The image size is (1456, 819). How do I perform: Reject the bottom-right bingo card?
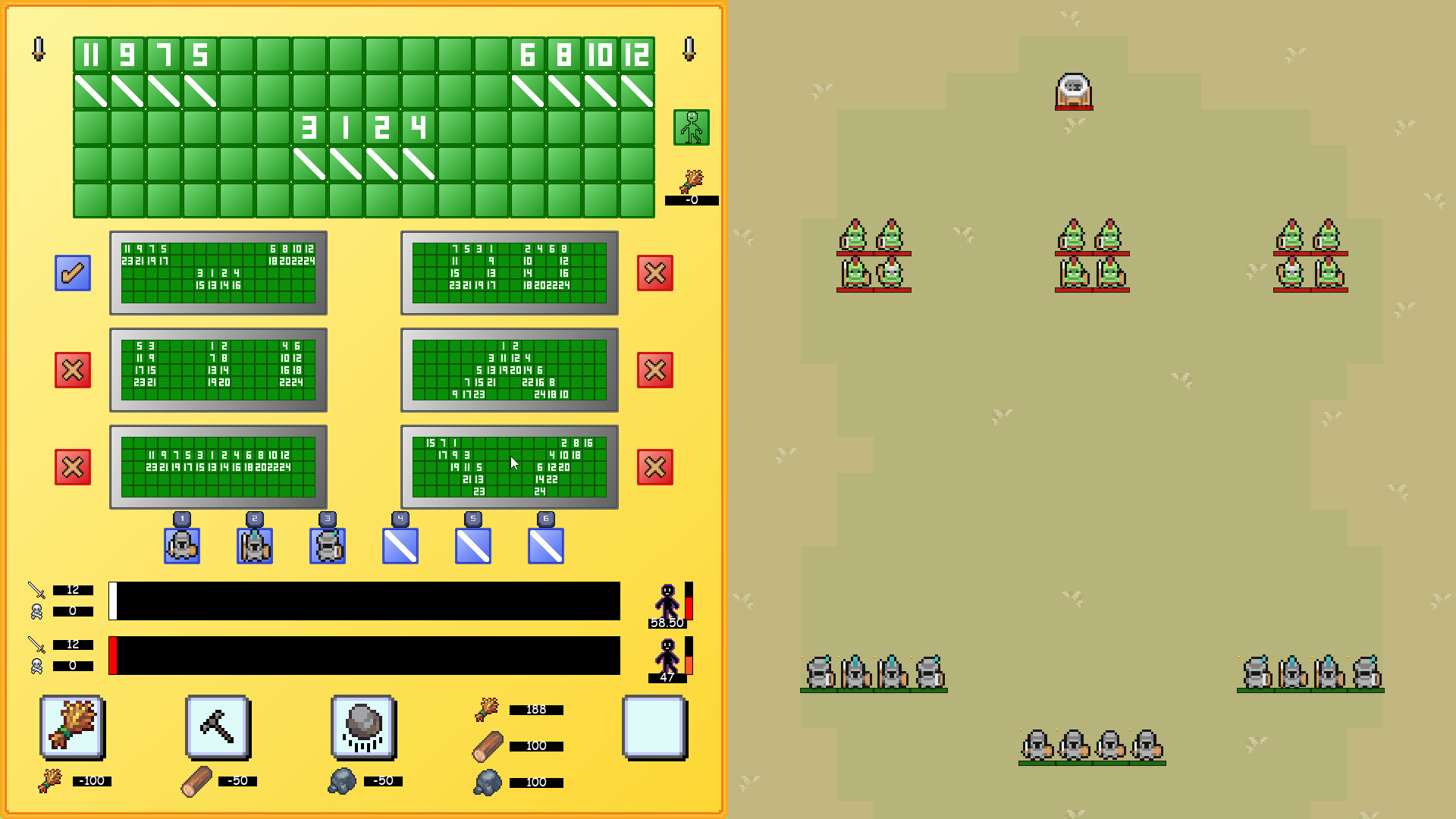click(654, 467)
